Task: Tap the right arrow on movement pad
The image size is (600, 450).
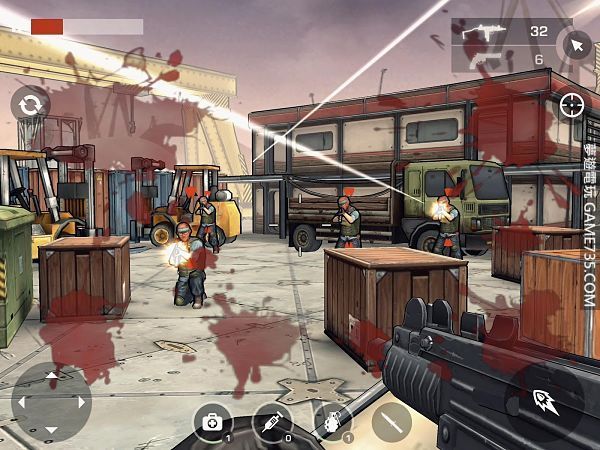Action: (x=82, y=402)
